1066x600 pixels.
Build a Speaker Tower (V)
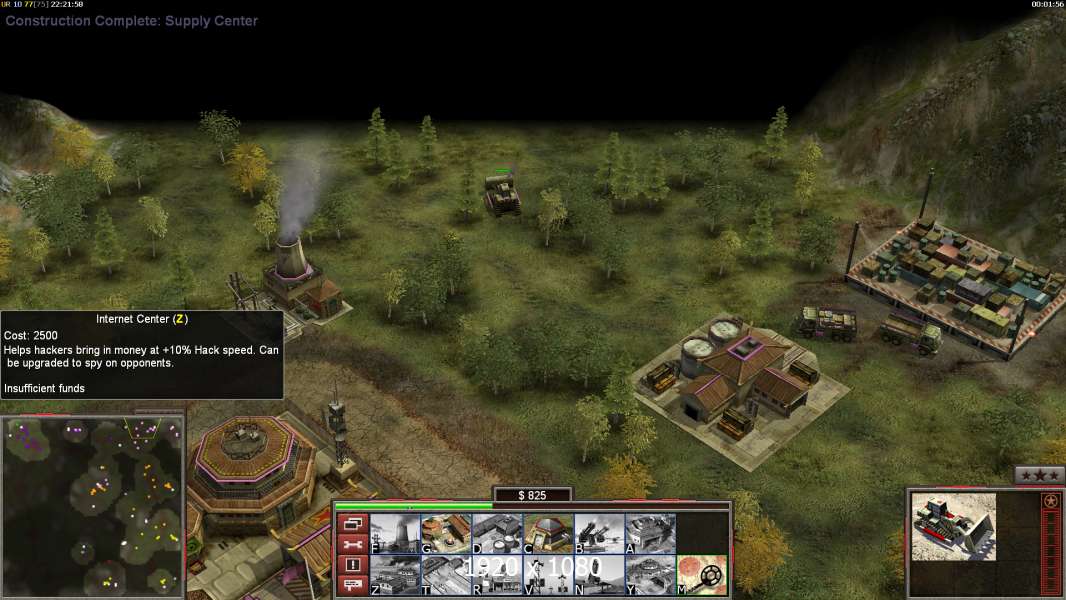548,575
